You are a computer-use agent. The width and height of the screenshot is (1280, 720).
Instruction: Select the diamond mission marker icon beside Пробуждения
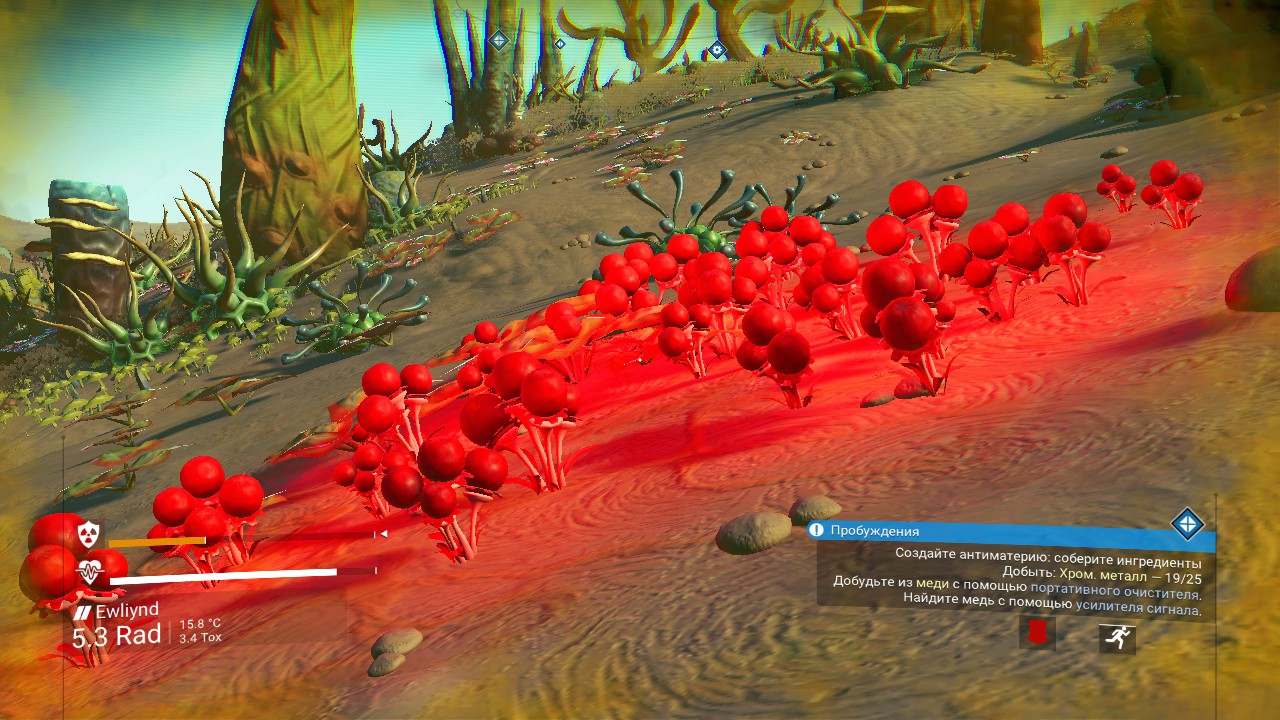click(x=1187, y=523)
